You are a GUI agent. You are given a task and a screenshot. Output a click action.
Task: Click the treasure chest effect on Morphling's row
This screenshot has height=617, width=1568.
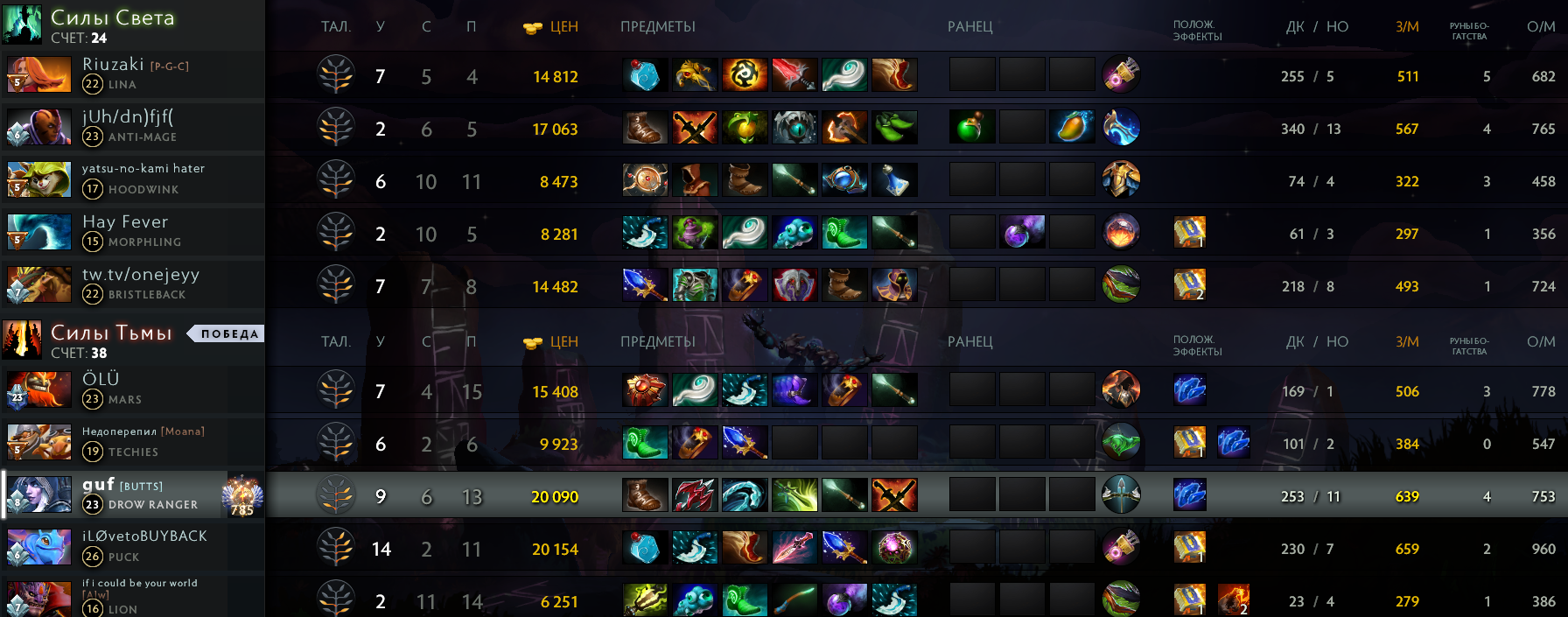pyautogui.click(x=1189, y=233)
